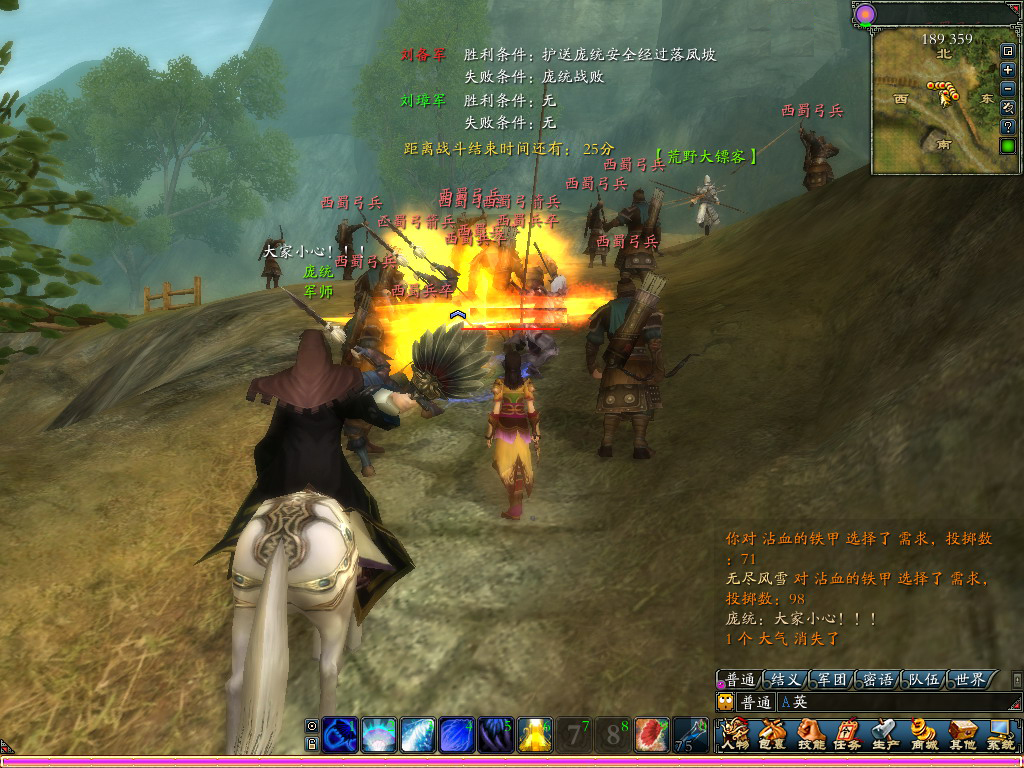Switch to the 世界 world chat tab
The width and height of the screenshot is (1024, 768).
(x=970, y=679)
